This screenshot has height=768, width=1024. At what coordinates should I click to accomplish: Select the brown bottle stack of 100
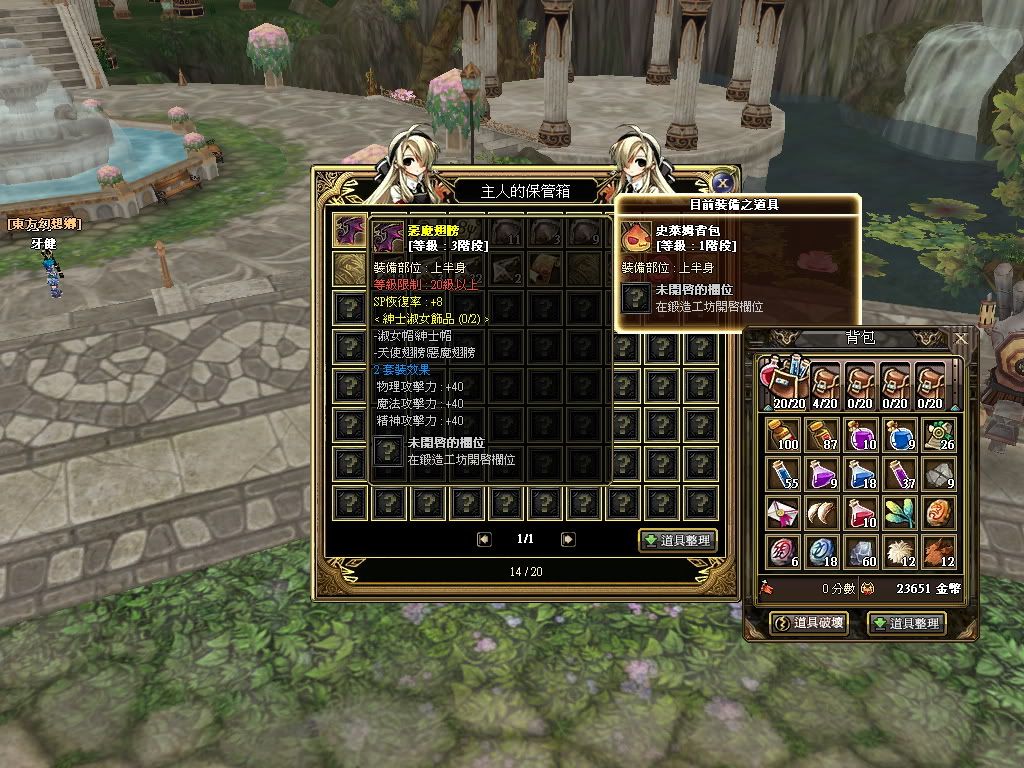(x=785, y=435)
